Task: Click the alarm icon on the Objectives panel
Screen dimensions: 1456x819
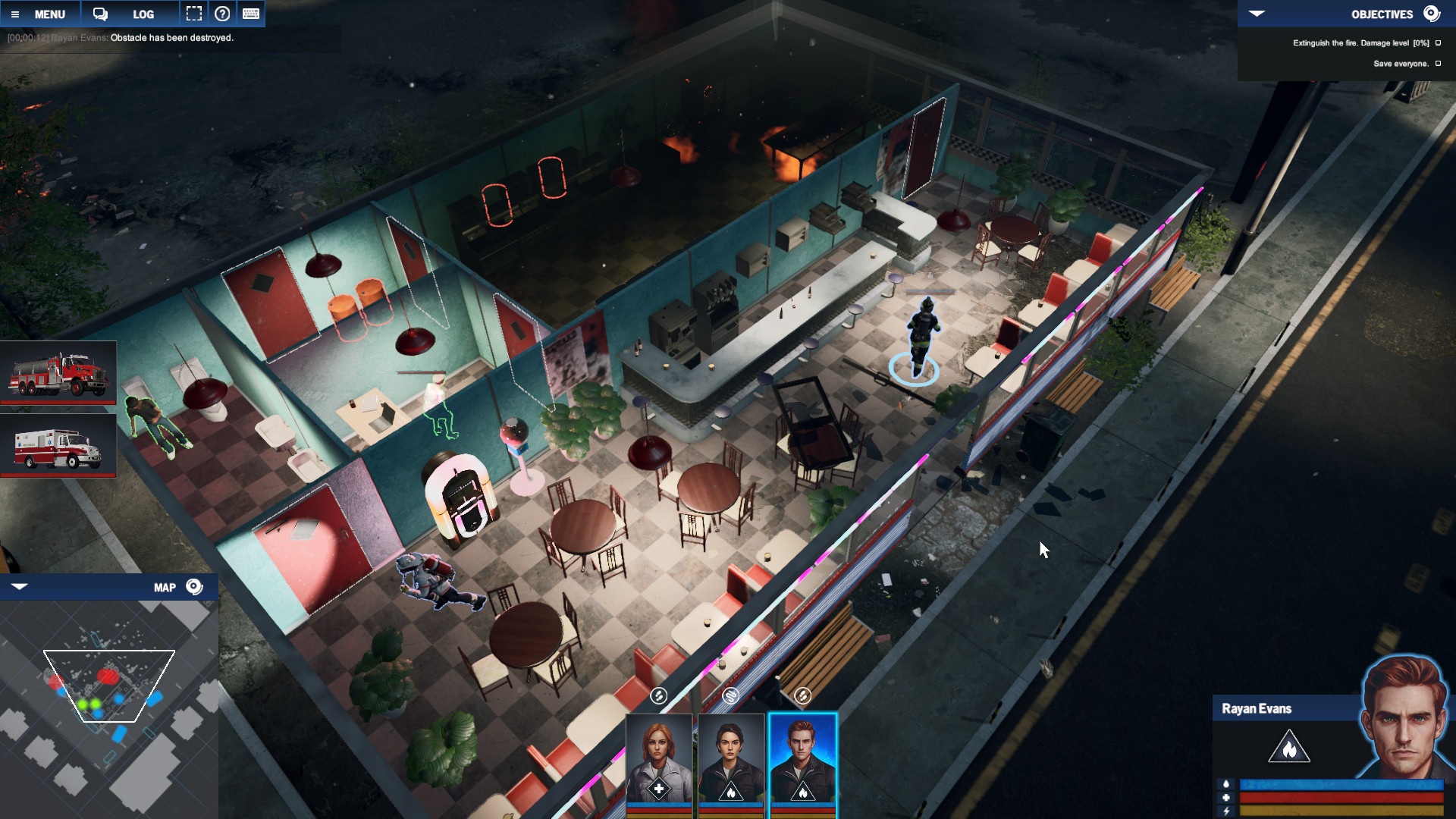Action: pyautogui.click(x=1432, y=13)
